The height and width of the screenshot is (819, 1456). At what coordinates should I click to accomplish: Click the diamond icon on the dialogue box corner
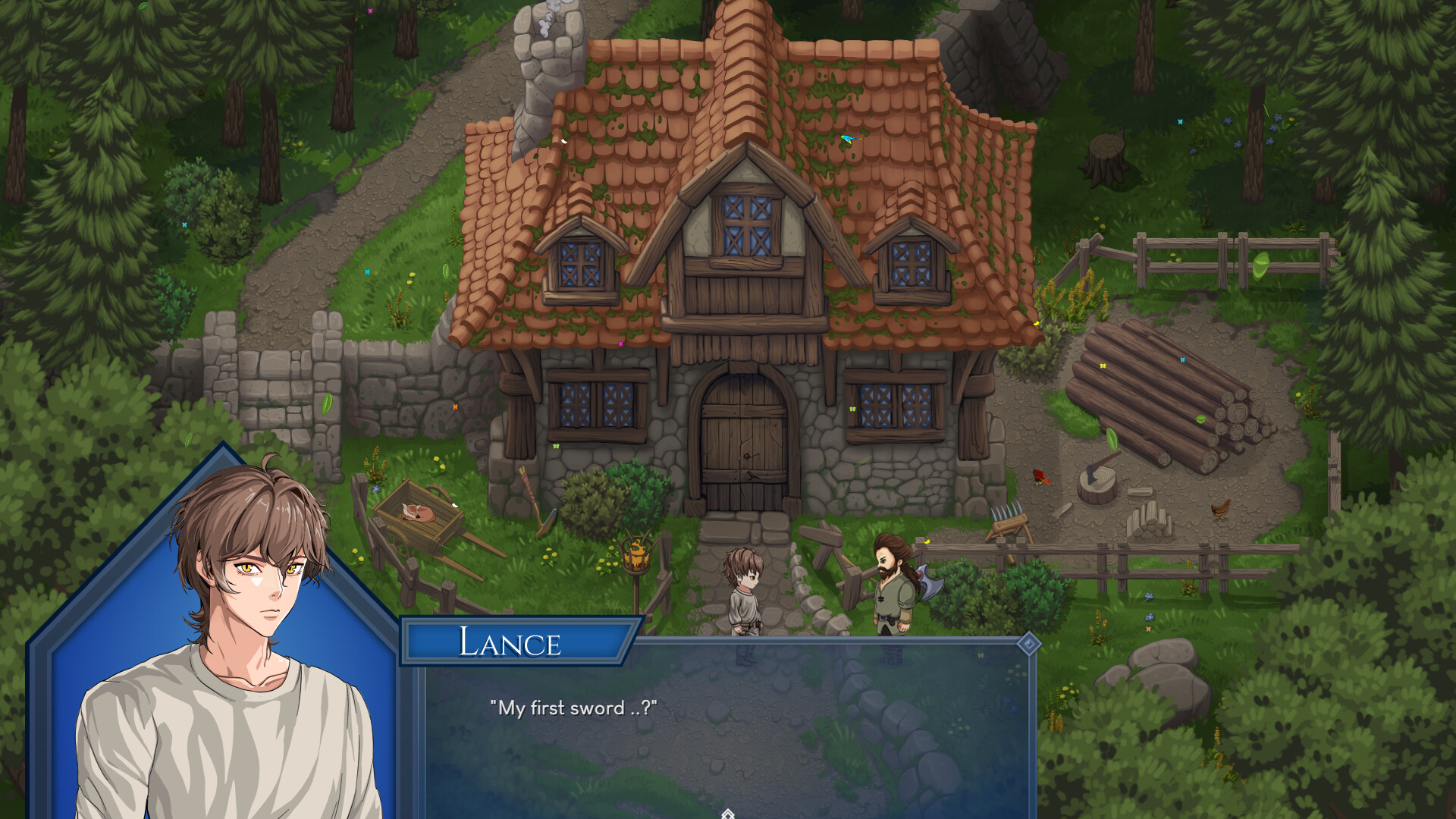pyautogui.click(x=1029, y=644)
